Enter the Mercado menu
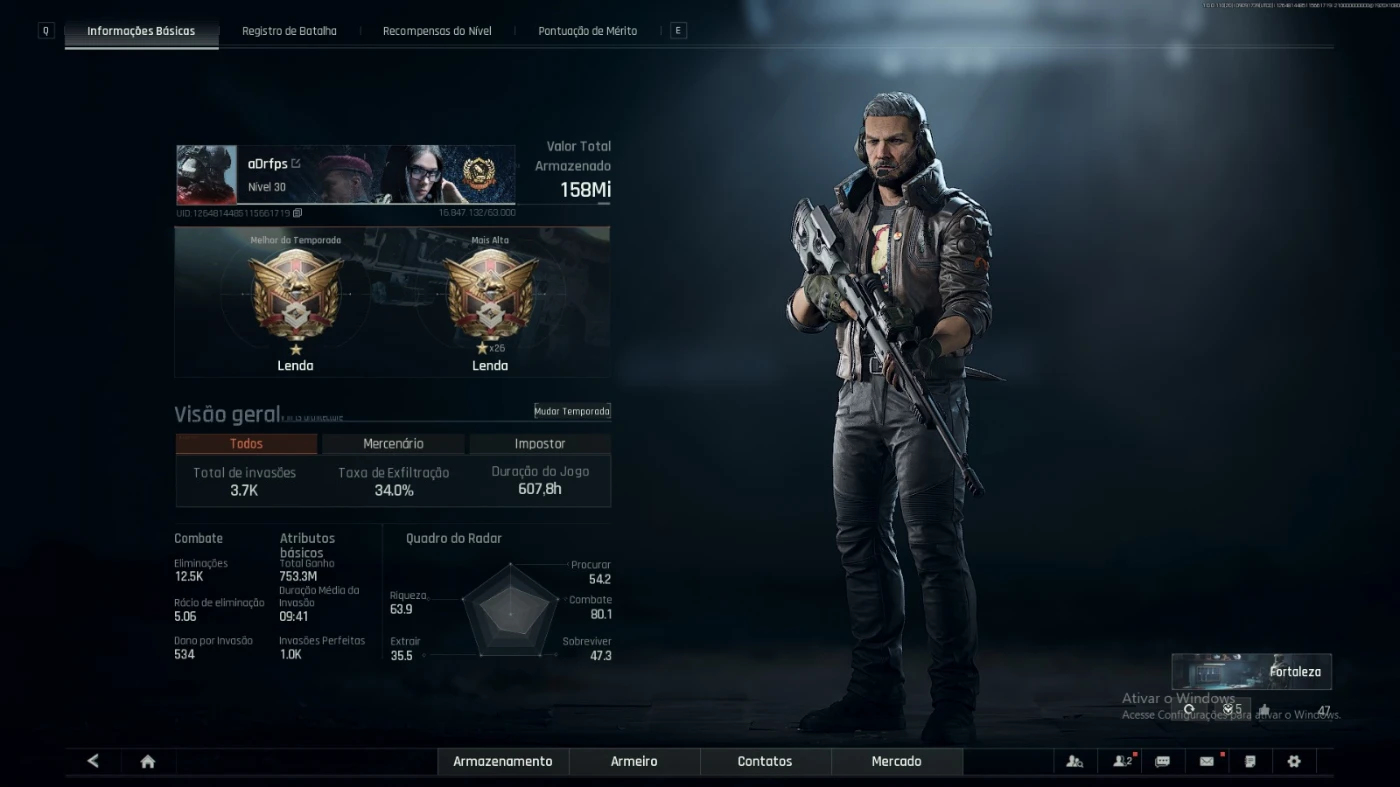Viewport: 1400px width, 787px height. [896, 761]
